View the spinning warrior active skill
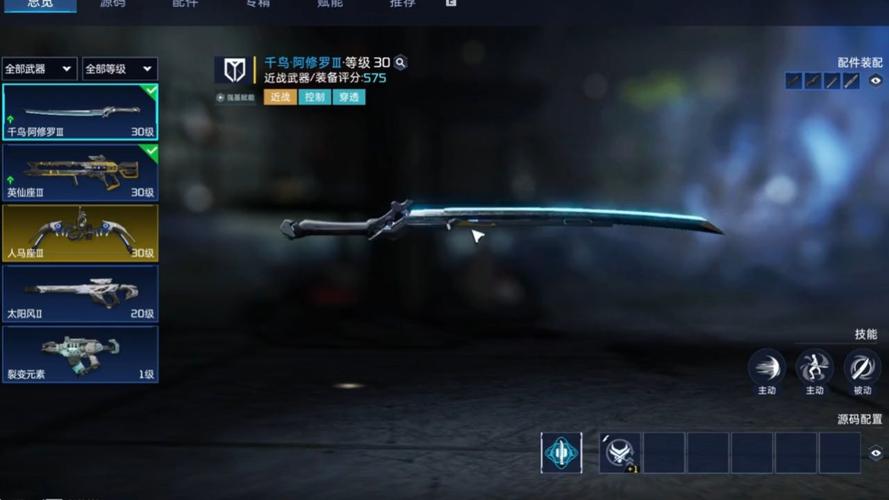 (x=814, y=366)
